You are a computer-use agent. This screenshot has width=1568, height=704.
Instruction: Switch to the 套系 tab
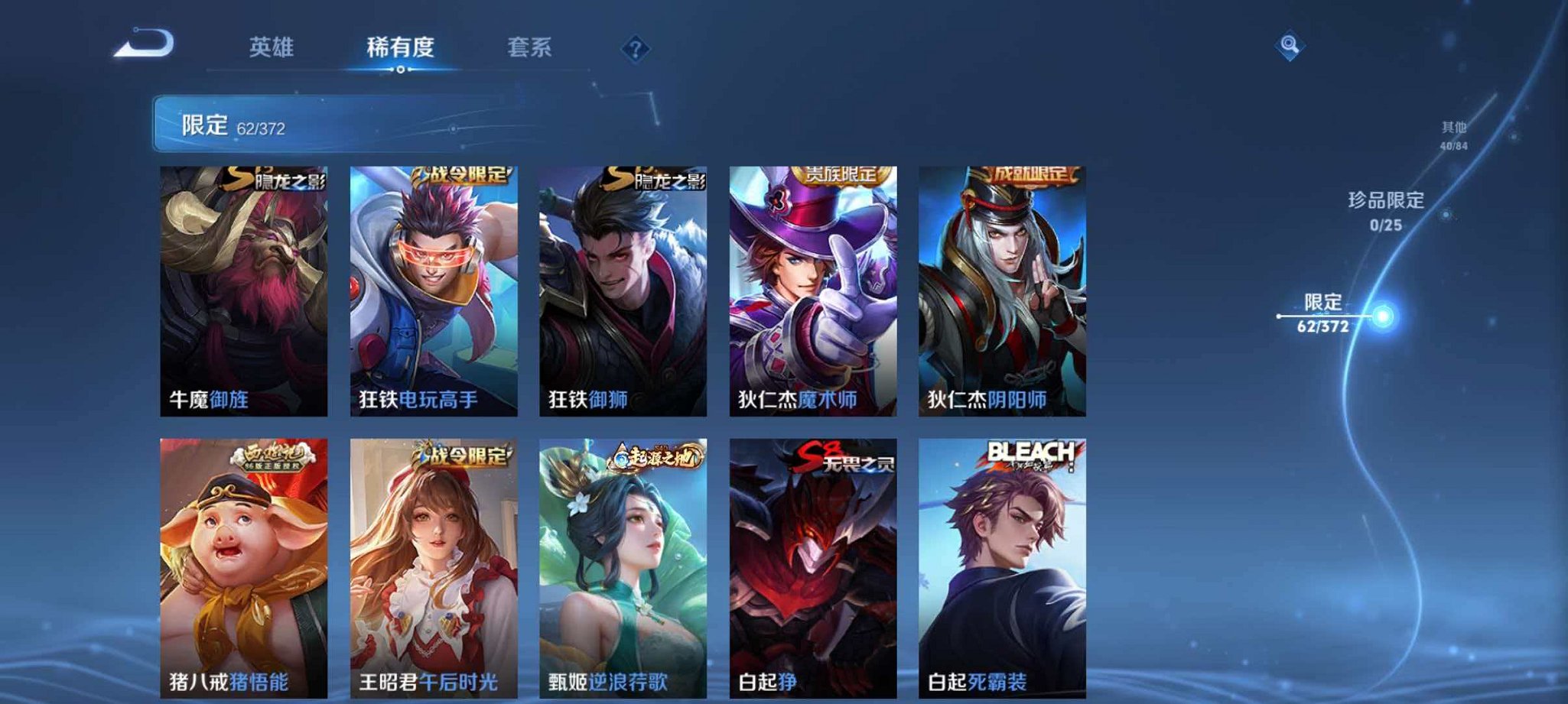click(529, 47)
